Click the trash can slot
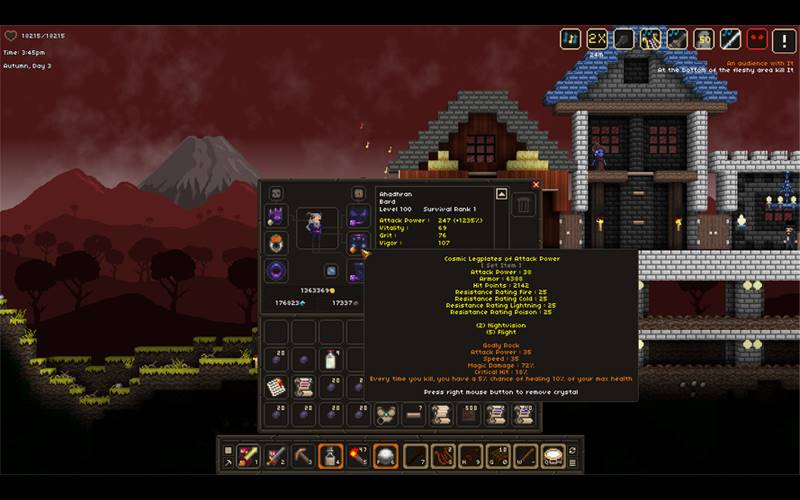800x500 pixels. click(524, 206)
